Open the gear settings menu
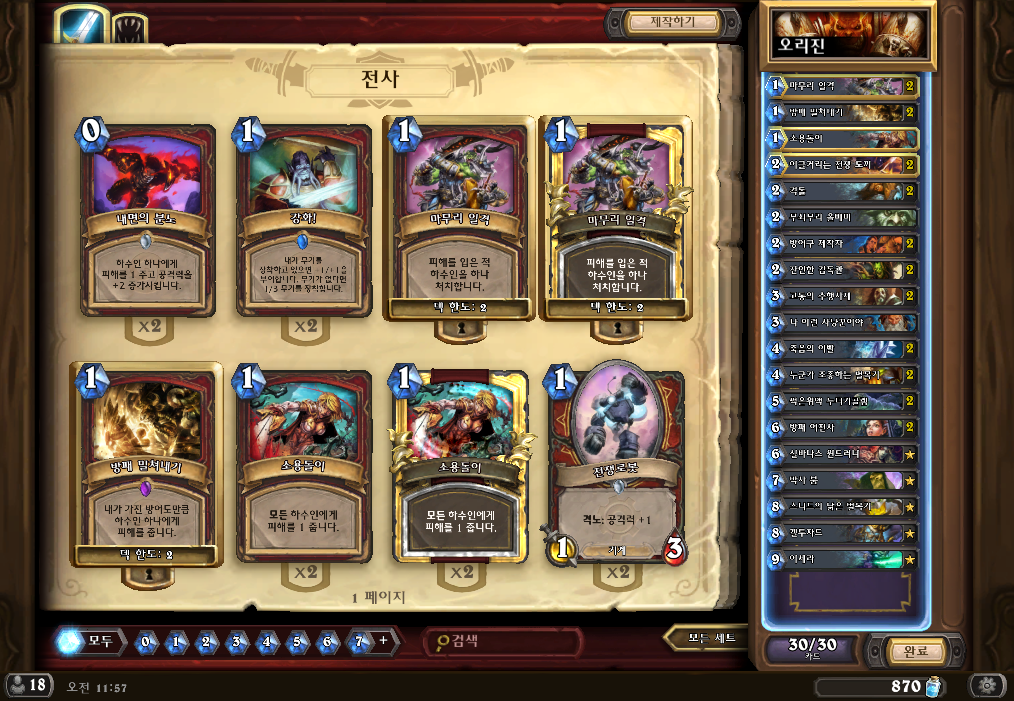This screenshot has width=1014, height=701. [x=987, y=686]
